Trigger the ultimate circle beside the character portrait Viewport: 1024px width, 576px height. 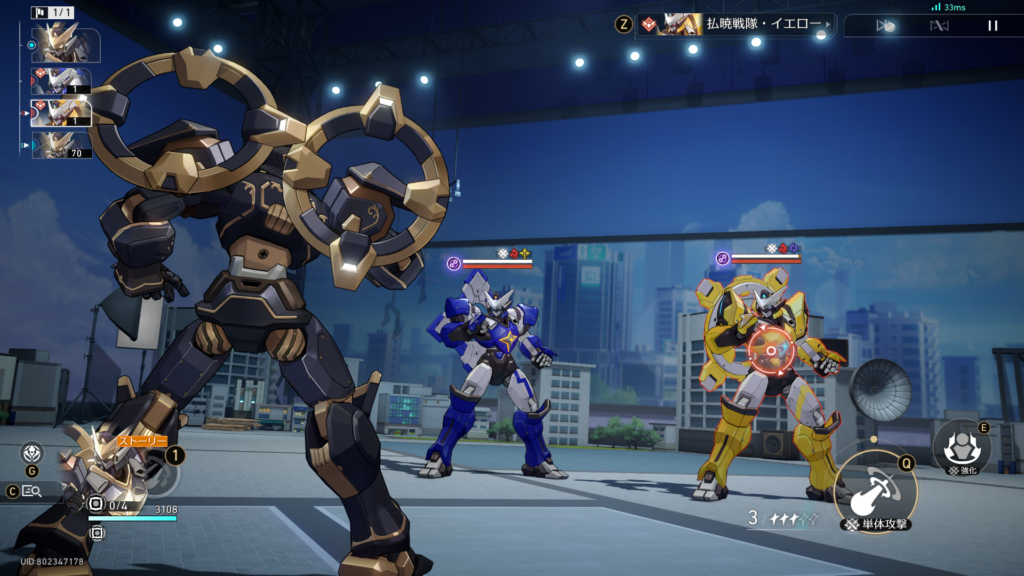pyautogui.click(x=162, y=476)
